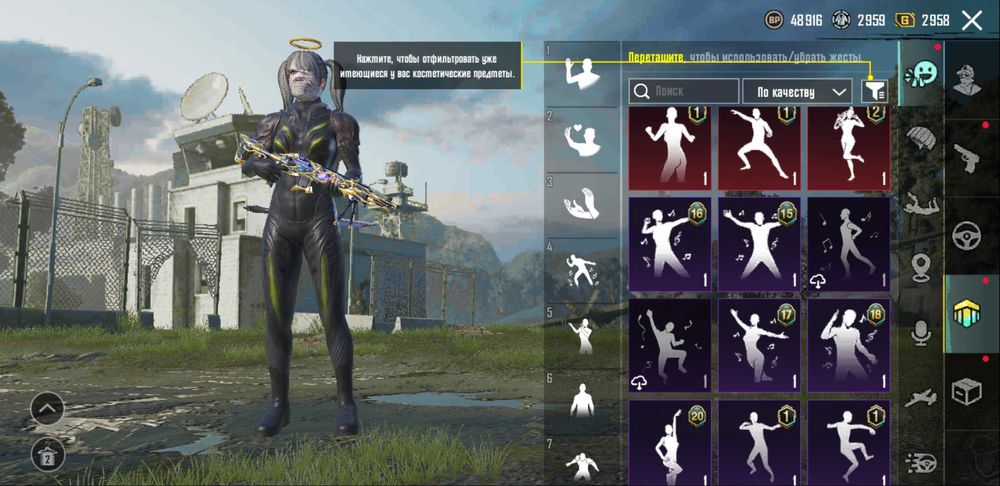Click the 'Поиск' search field
The image size is (1000, 486).
point(684,92)
